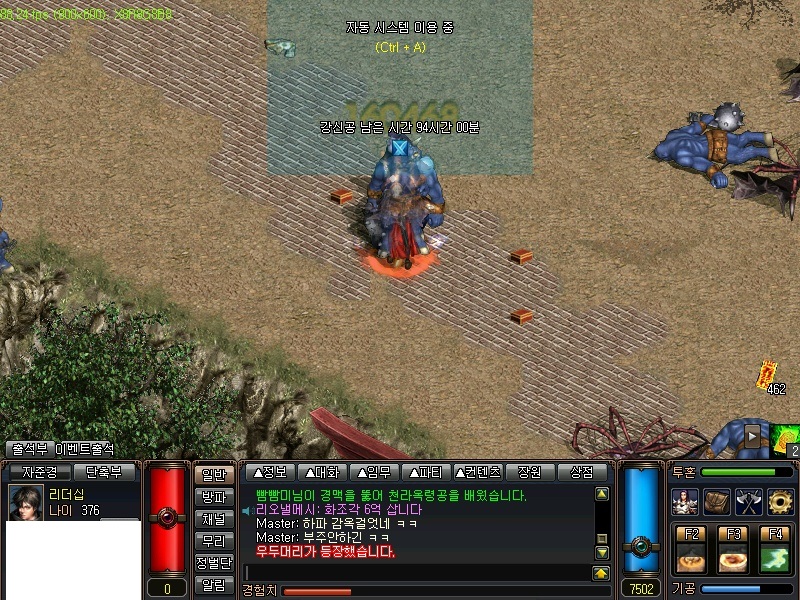Open the 컨텐츠 menu
The height and width of the screenshot is (600, 800).
478,472
